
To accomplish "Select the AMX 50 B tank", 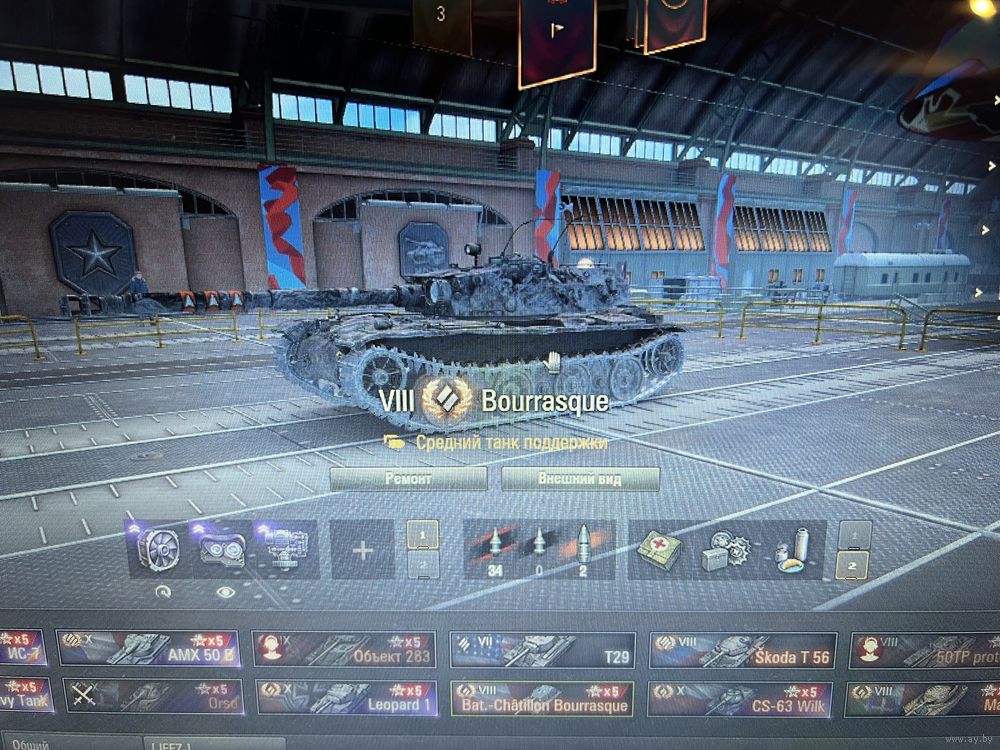I will pos(148,648).
